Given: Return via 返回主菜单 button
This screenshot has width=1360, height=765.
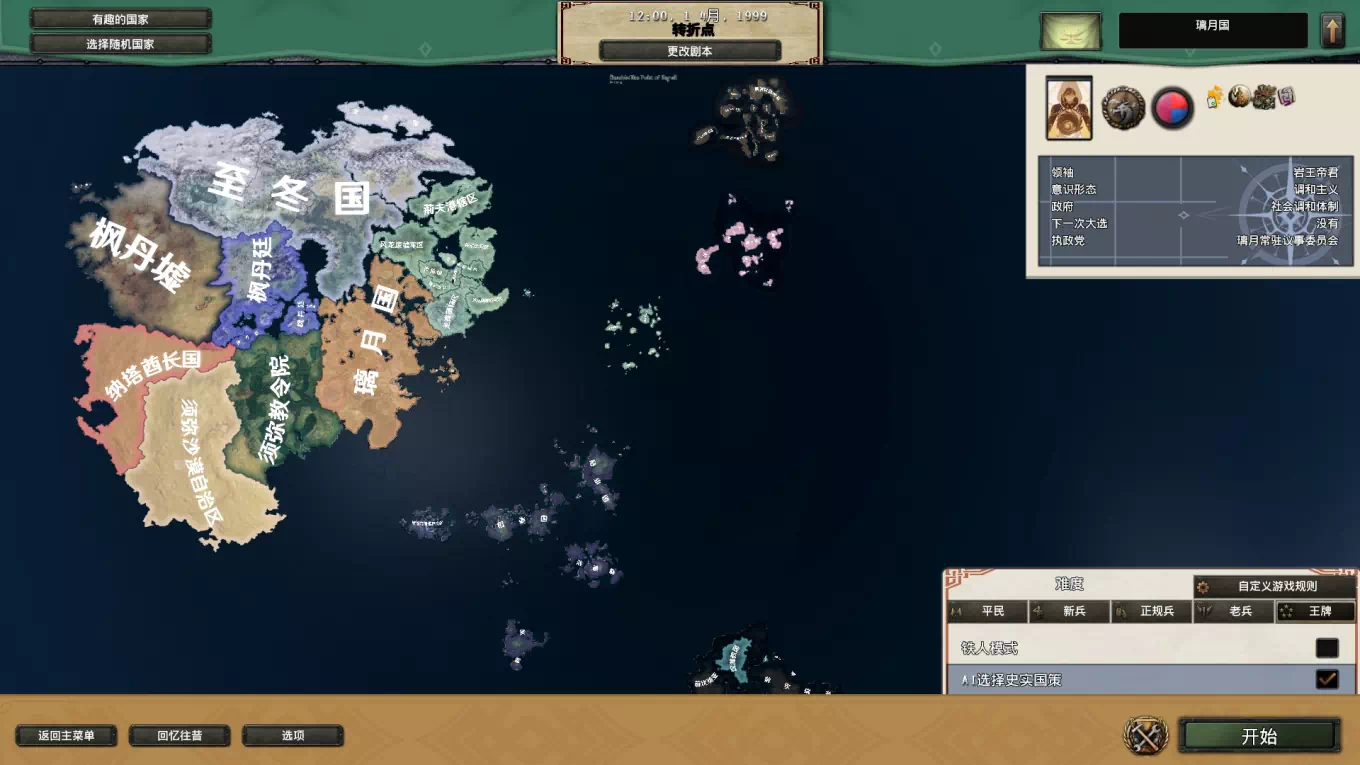Looking at the screenshot, I should (66, 736).
